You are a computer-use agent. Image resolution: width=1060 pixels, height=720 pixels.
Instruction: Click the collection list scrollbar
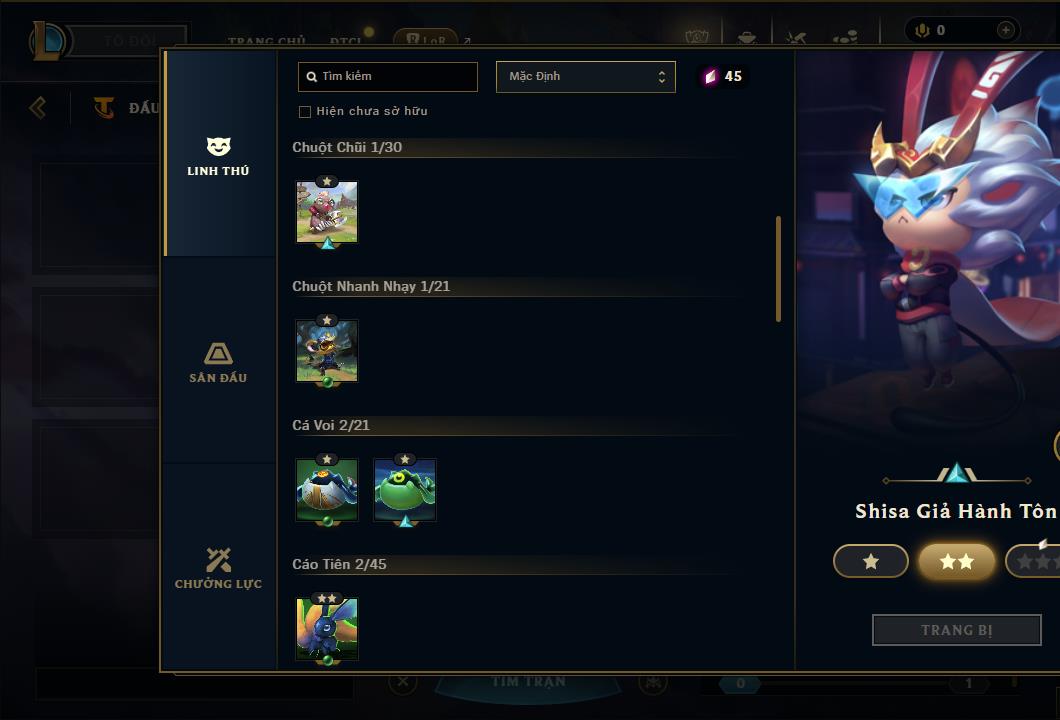pyautogui.click(x=778, y=269)
